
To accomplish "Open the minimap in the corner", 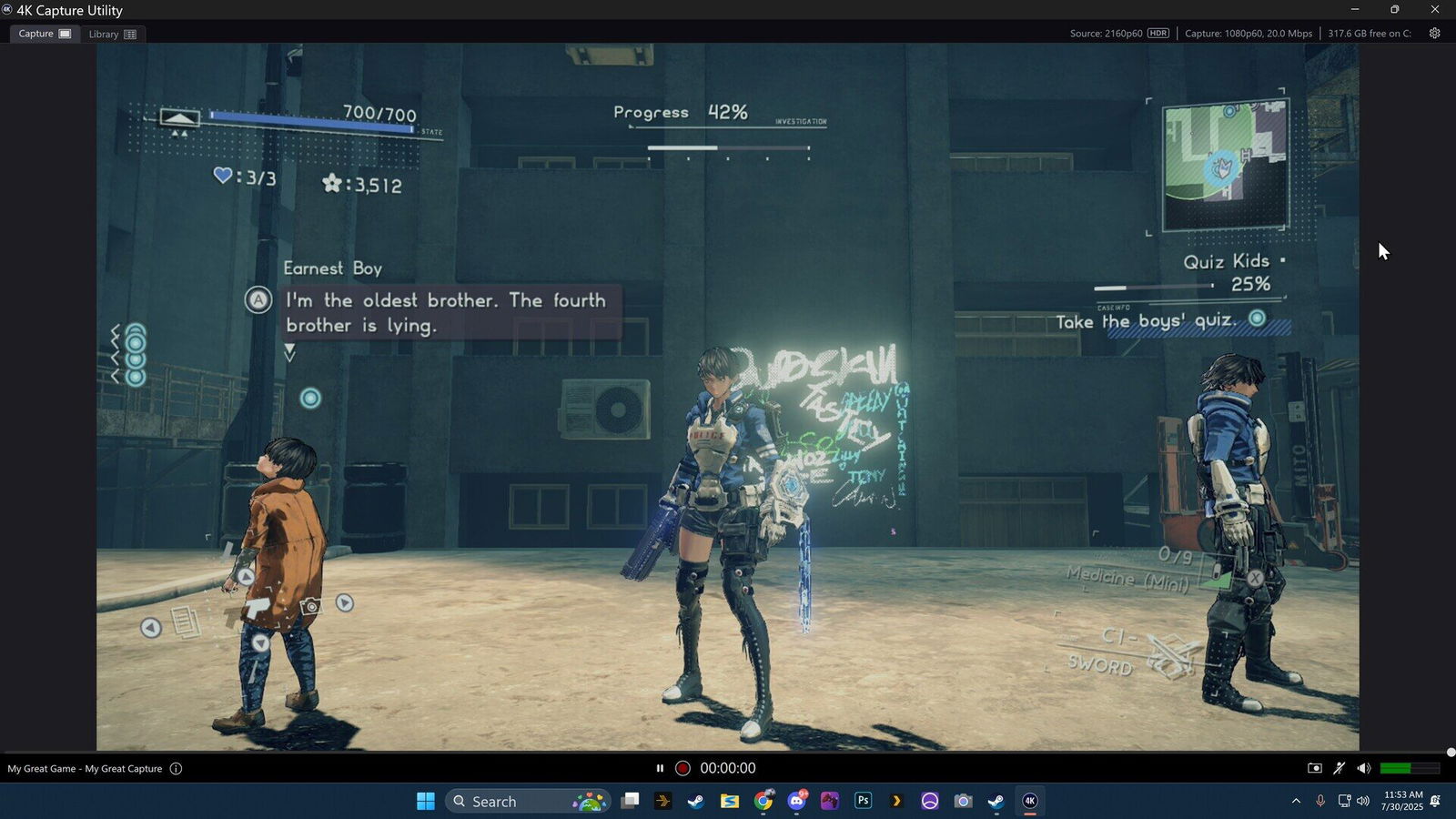I will pos(1224,165).
